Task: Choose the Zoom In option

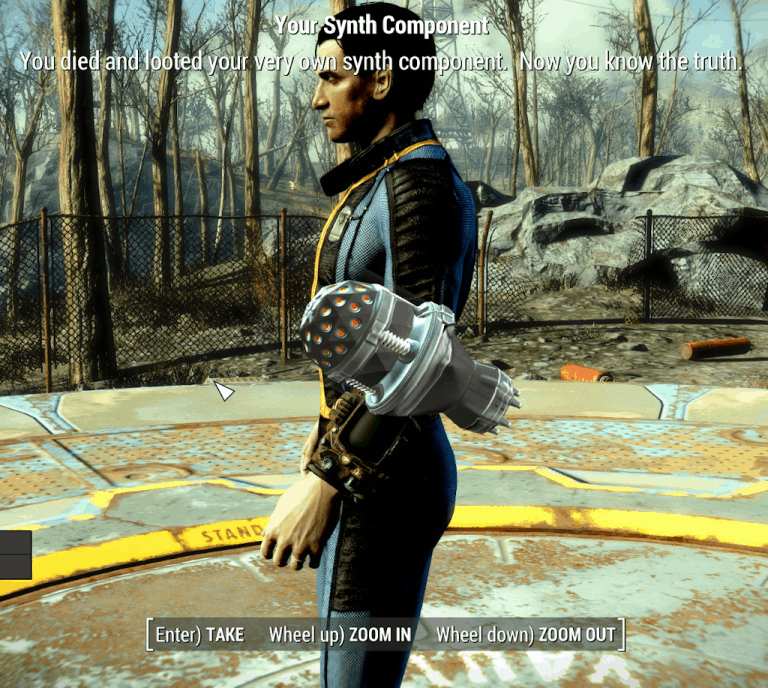Action: tap(340, 635)
